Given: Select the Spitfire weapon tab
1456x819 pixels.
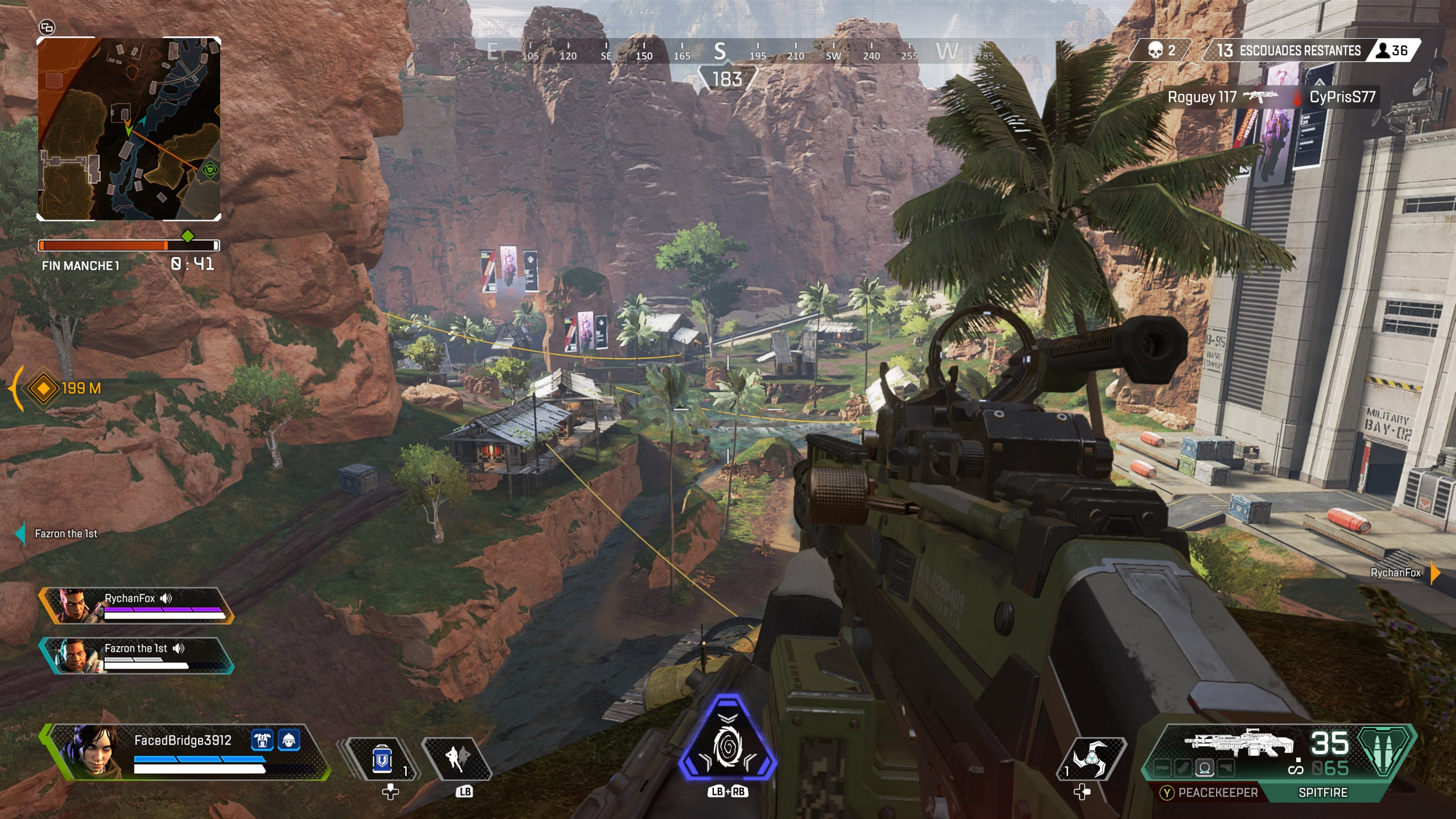Looking at the screenshot, I should pos(1323,792).
